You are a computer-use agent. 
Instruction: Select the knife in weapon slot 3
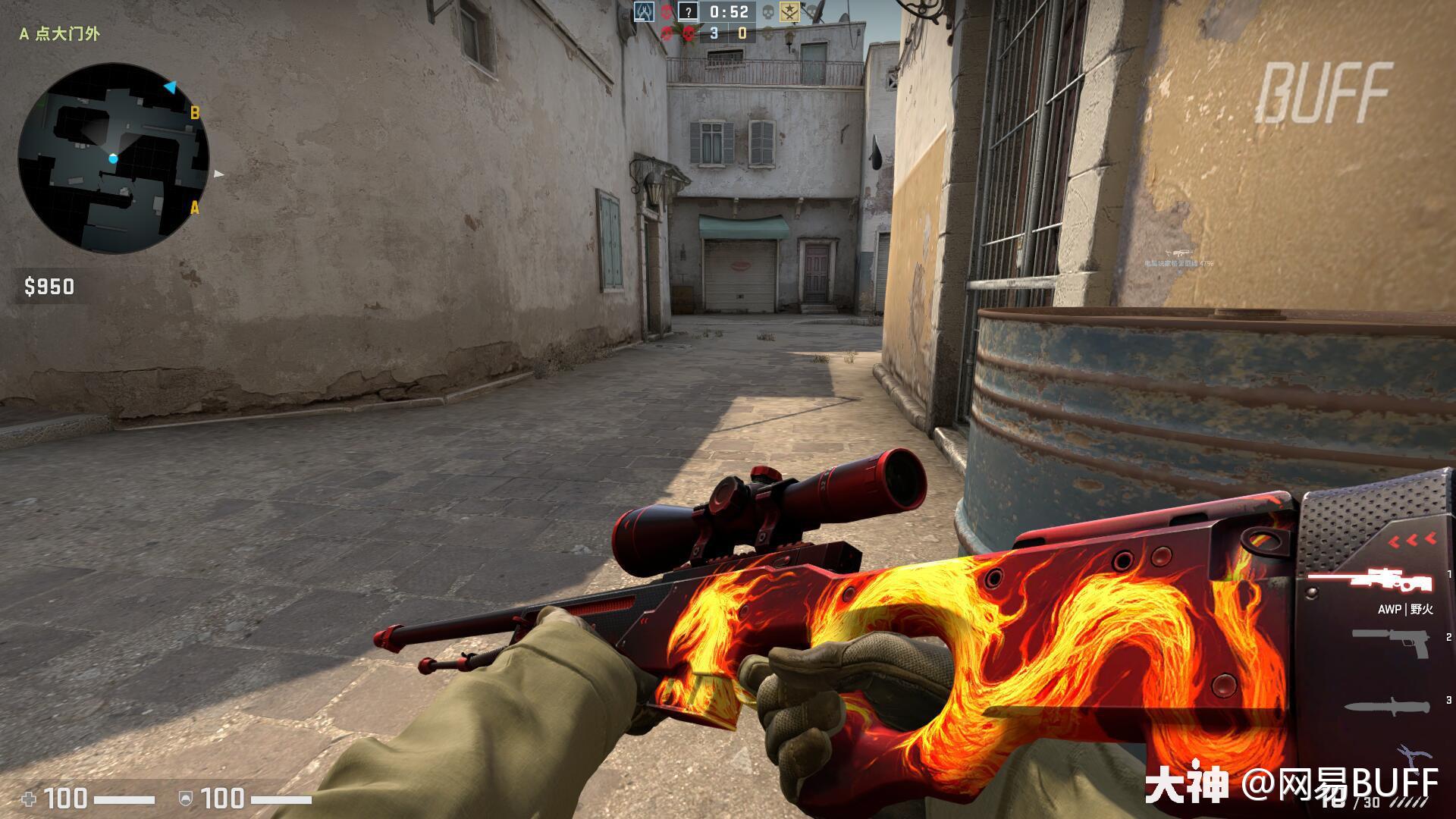(1388, 707)
